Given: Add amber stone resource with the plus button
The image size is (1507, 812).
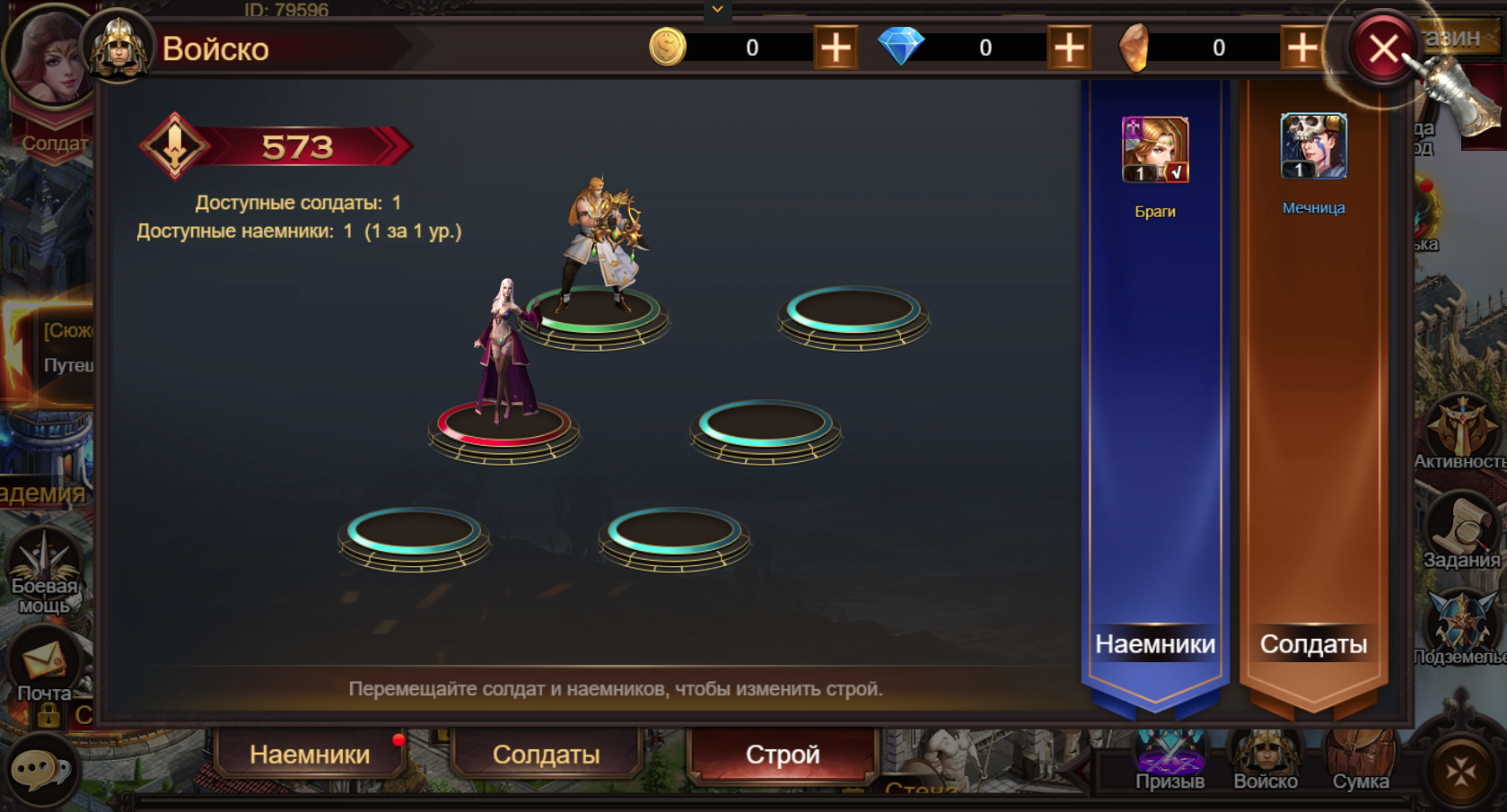Looking at the screenshot, I should 1301,48.
